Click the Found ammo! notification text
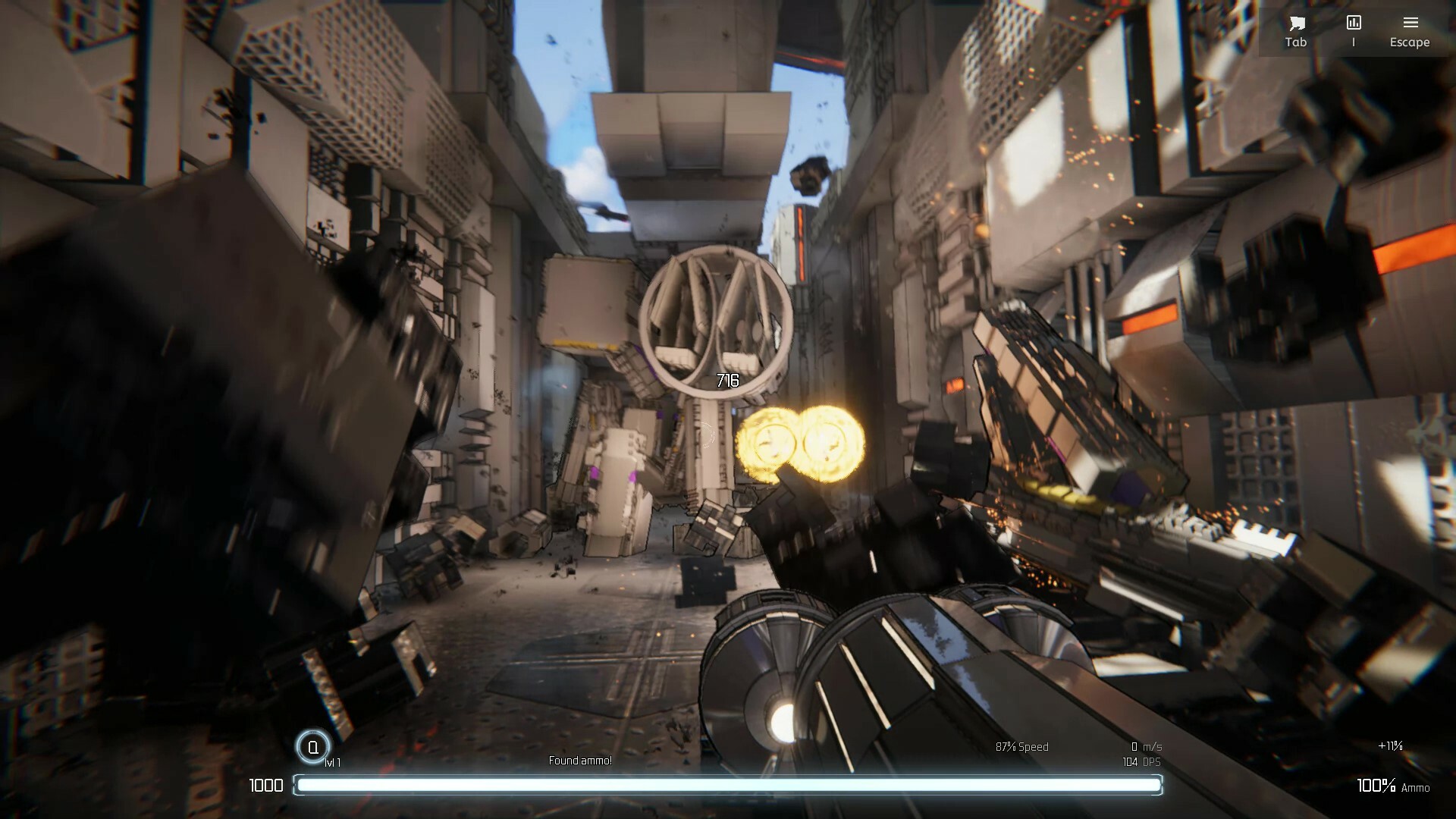 coord(581,760)
